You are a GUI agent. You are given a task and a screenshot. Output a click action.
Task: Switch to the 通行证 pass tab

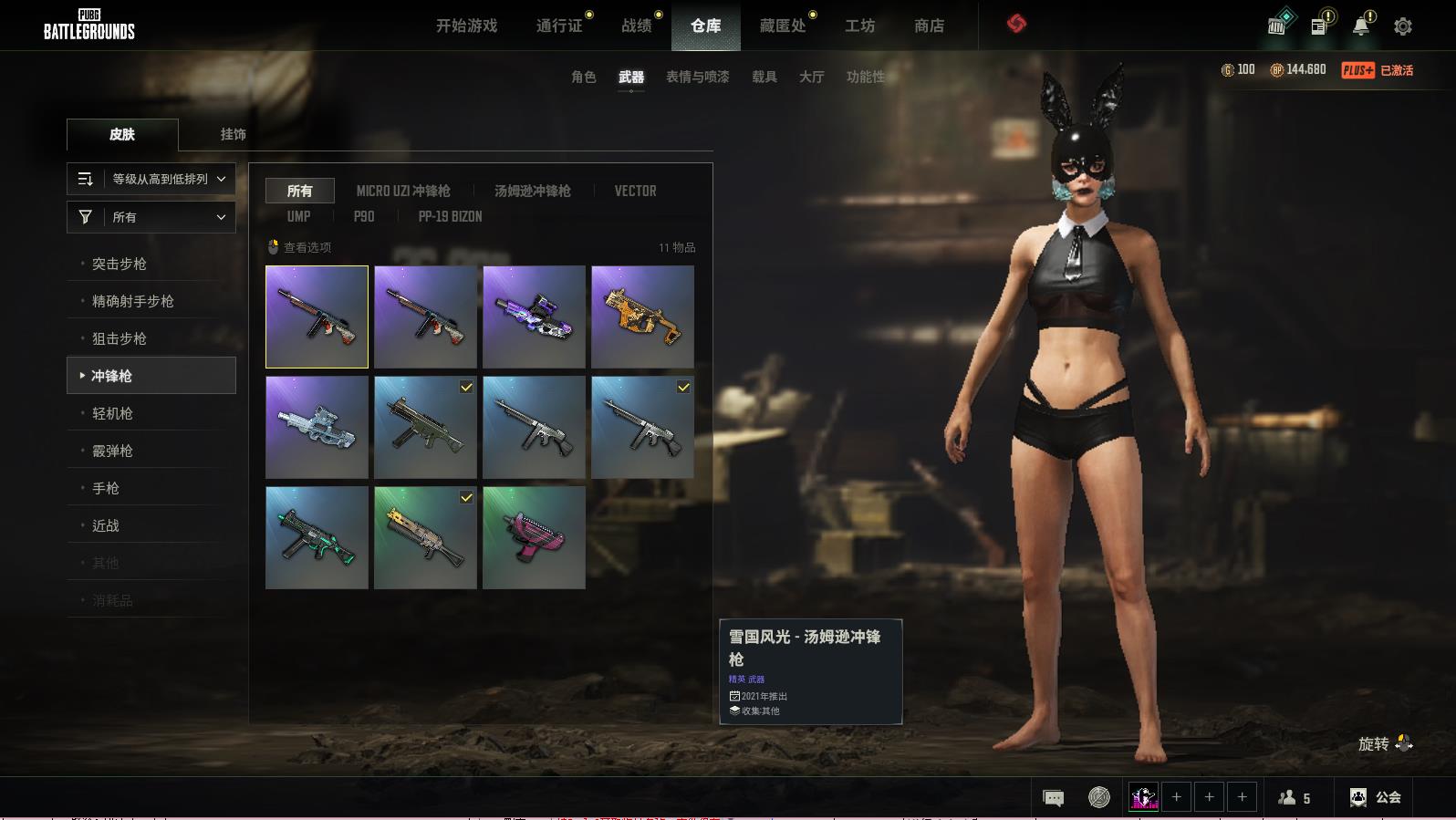pos(559,26)
